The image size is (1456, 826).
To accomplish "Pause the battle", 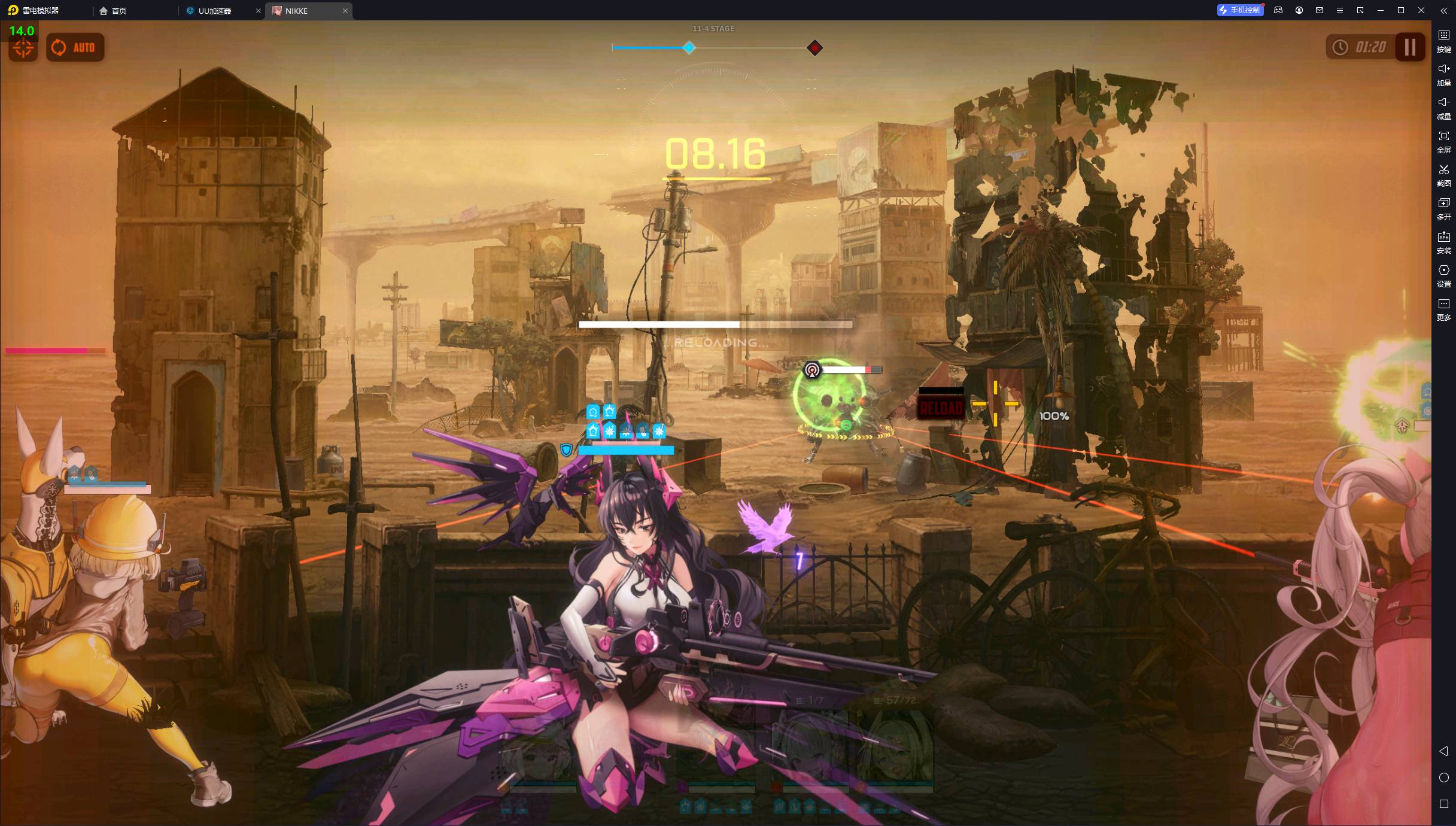I will (1410, 47).
